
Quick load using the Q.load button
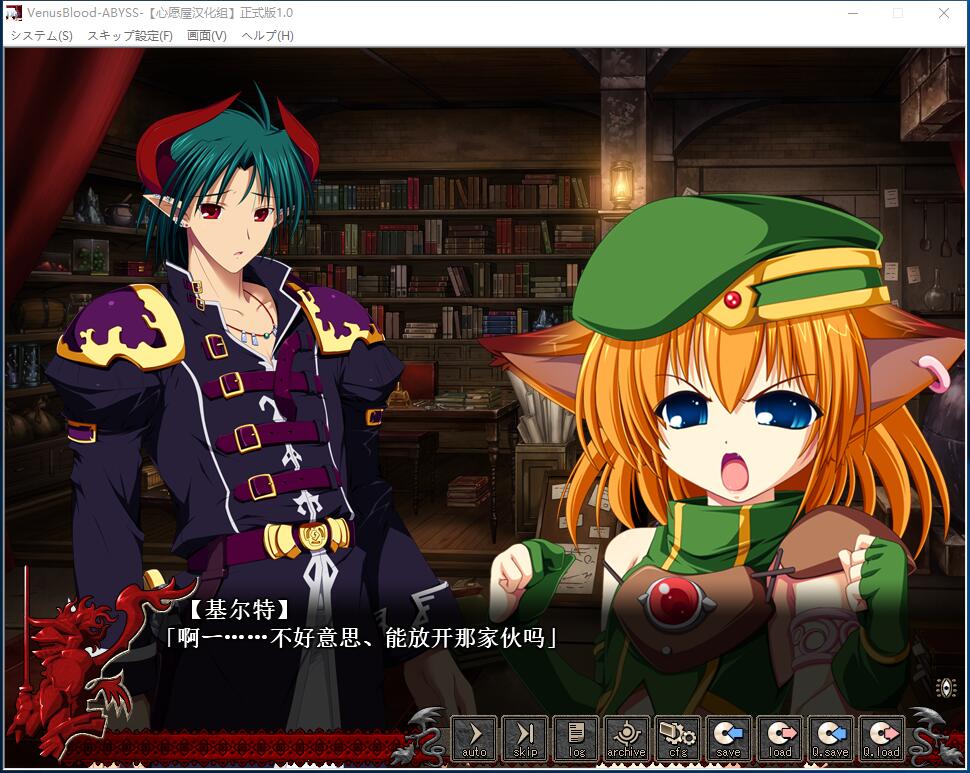point(882,738)
